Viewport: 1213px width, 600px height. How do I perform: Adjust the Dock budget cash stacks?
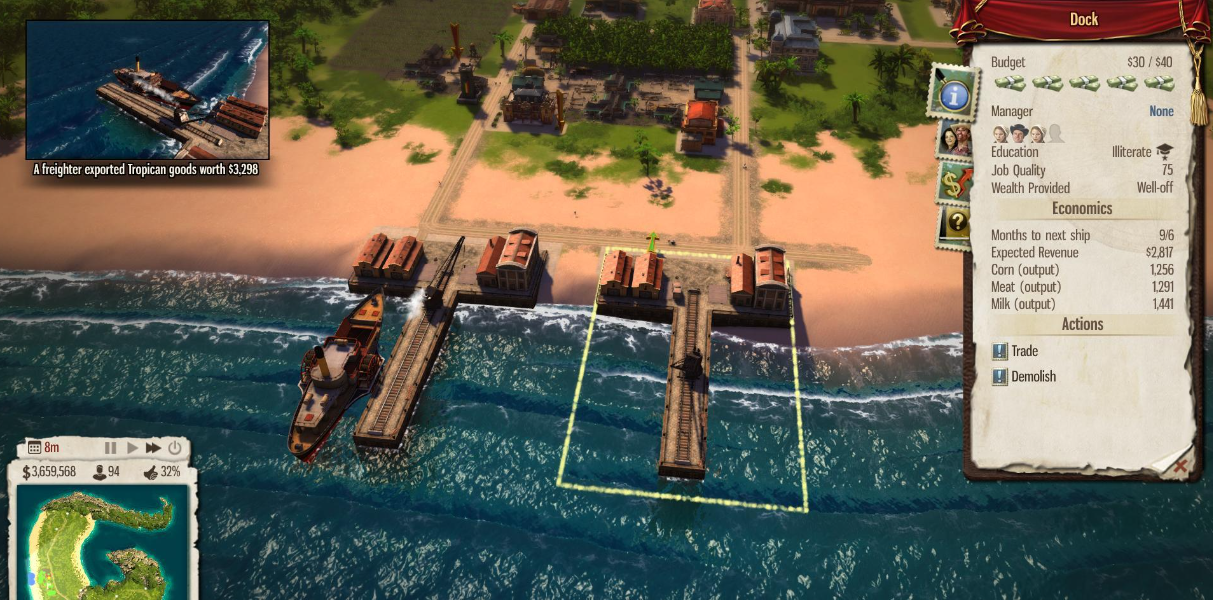[1082, 83]
